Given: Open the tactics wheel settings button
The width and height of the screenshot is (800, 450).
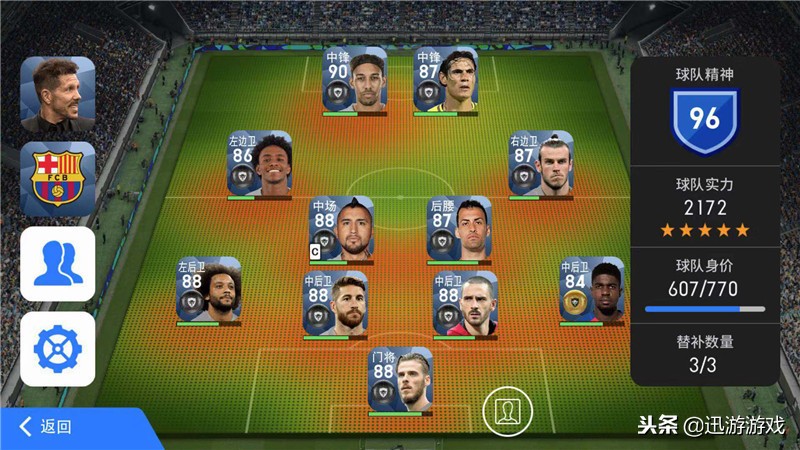Looking at the screenshot, I should [58, 348].
